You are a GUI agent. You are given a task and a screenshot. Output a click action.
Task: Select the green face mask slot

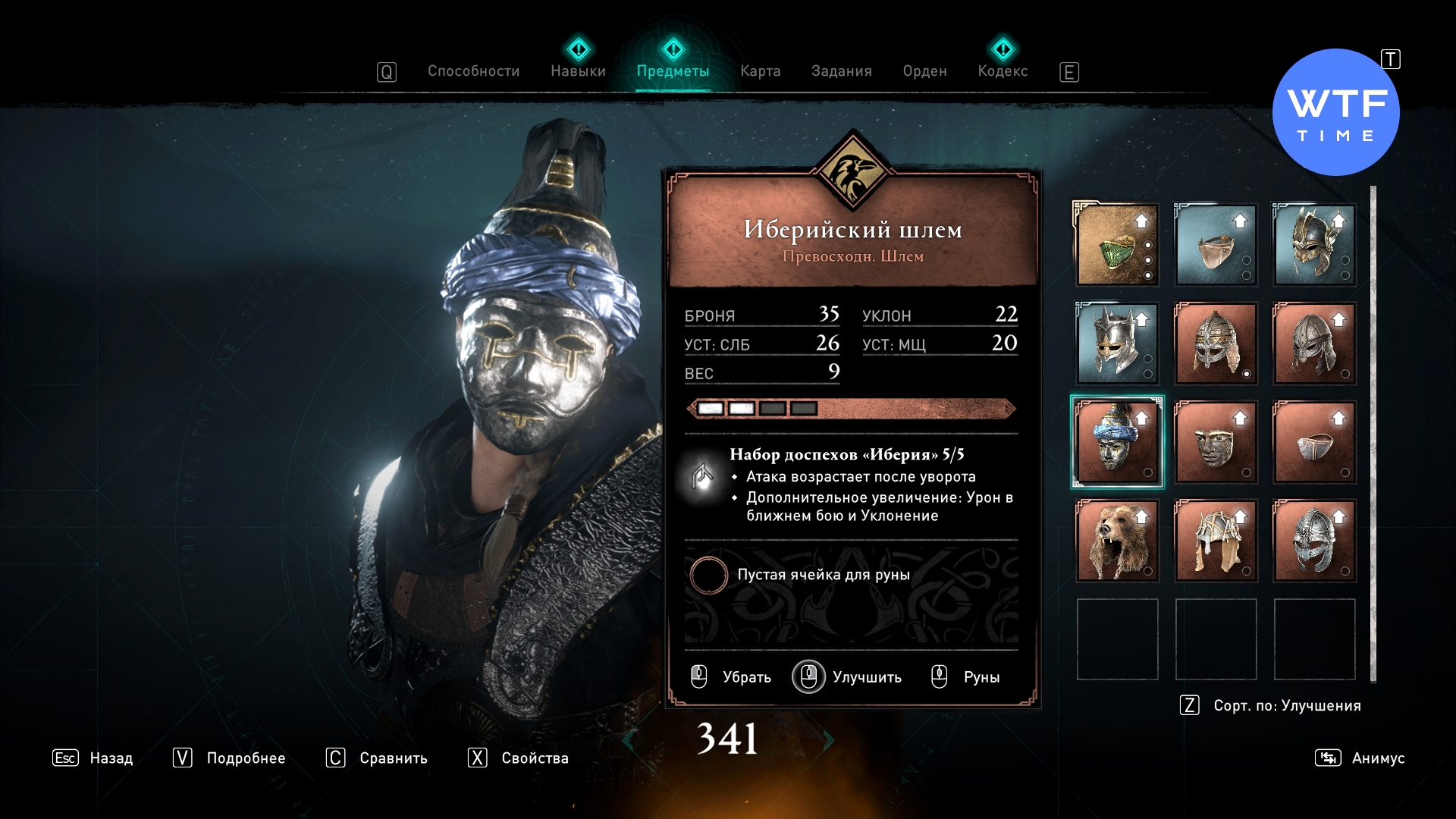[x=1117, y=245]
